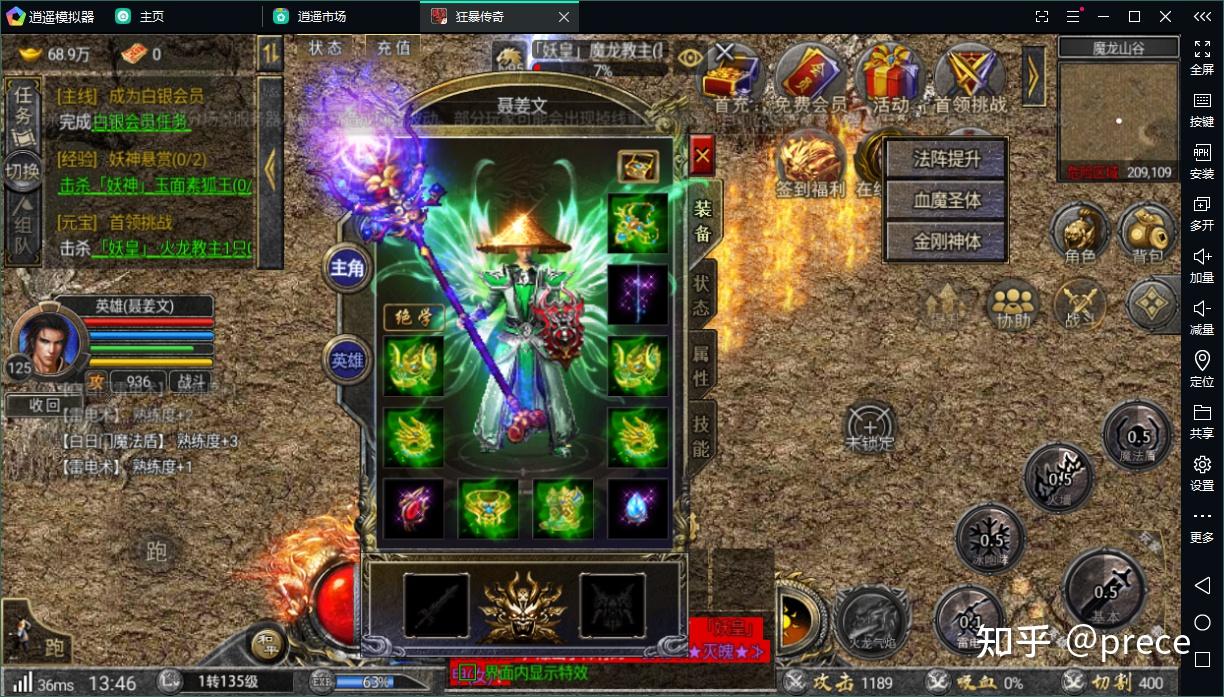Click the 法阵提升 button
This screenshot has width=1224, height=697.
tap(947, 159)
